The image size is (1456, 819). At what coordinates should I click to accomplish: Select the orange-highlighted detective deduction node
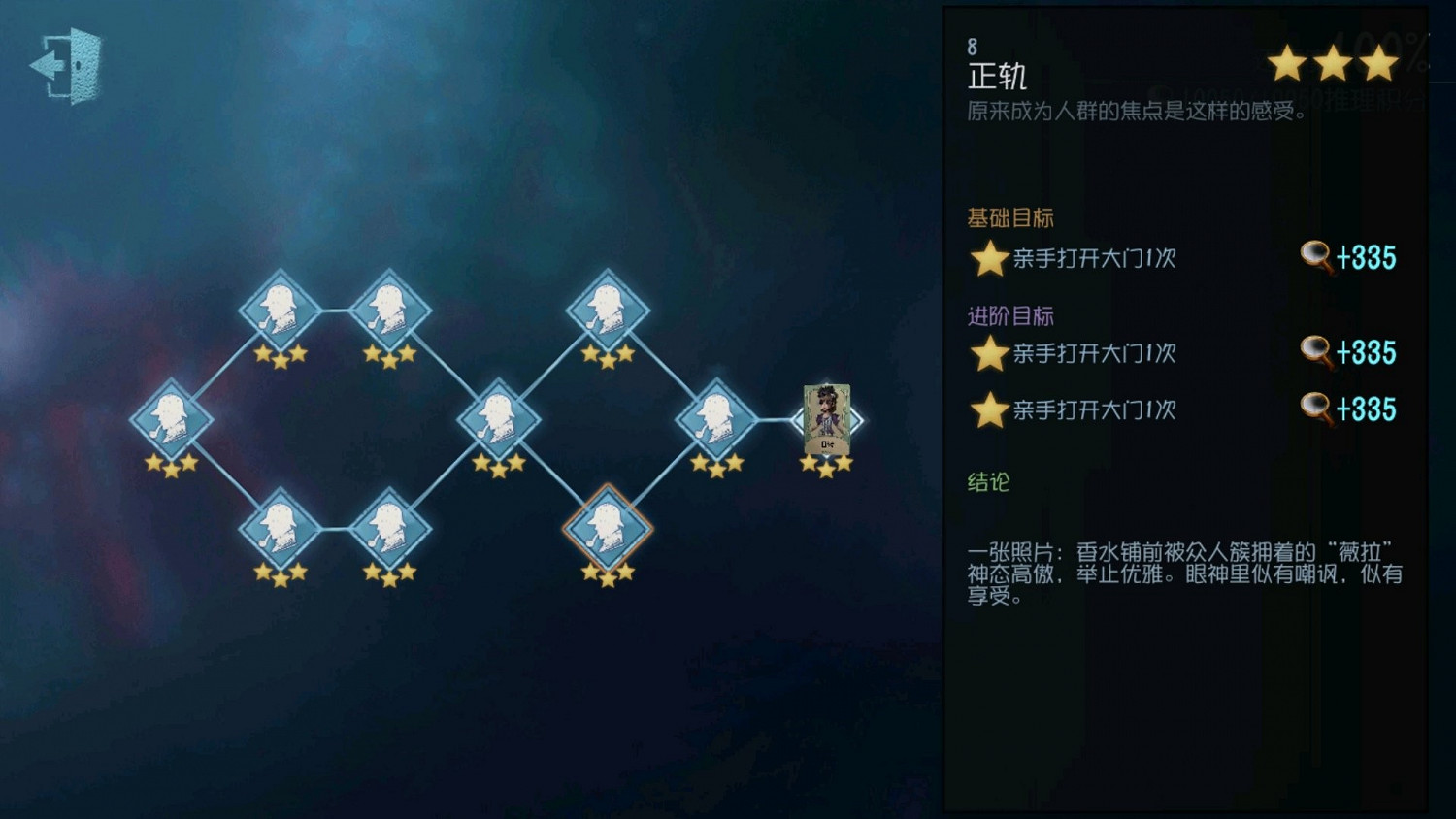[608, 529]
